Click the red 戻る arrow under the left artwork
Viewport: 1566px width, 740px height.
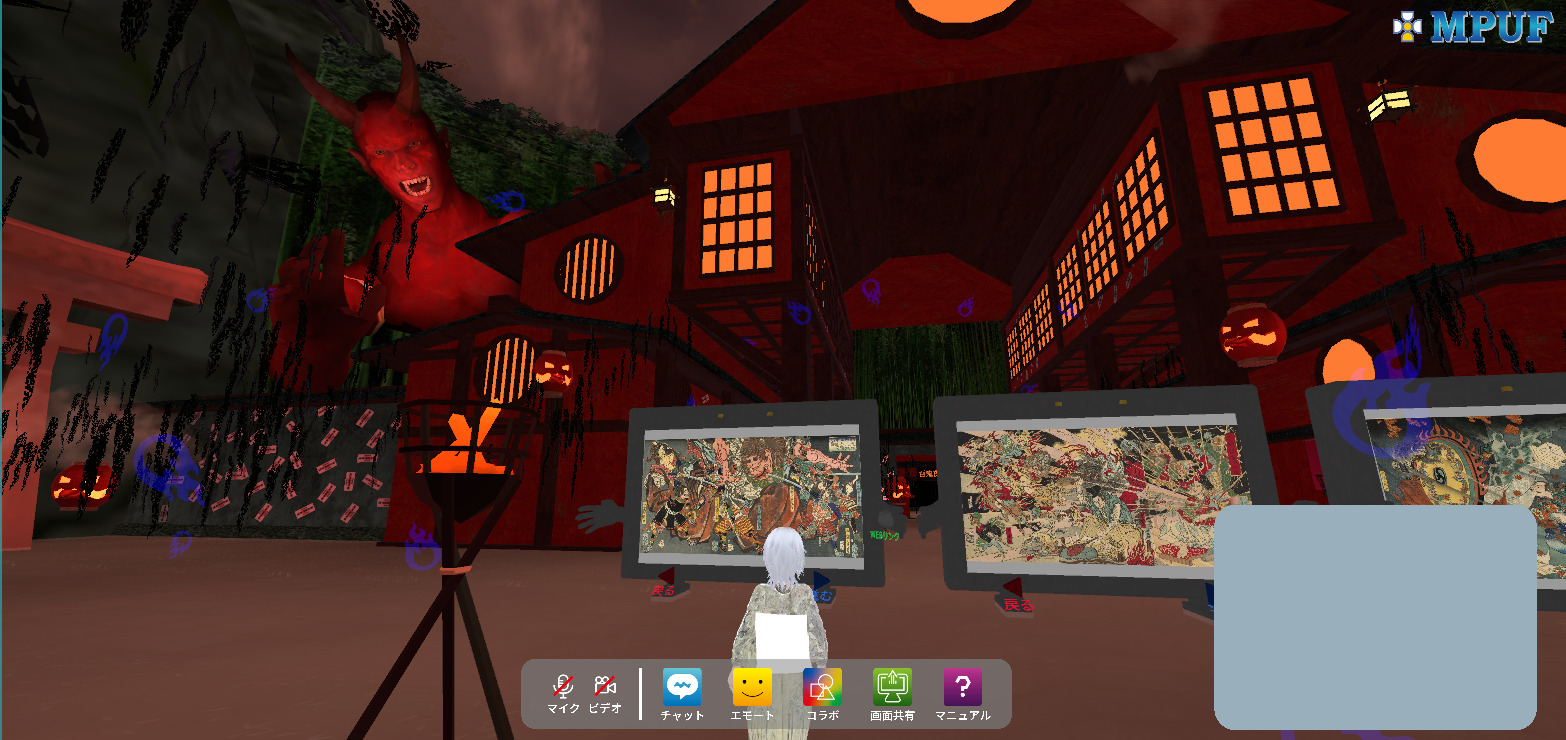click(x=664, y=576)
